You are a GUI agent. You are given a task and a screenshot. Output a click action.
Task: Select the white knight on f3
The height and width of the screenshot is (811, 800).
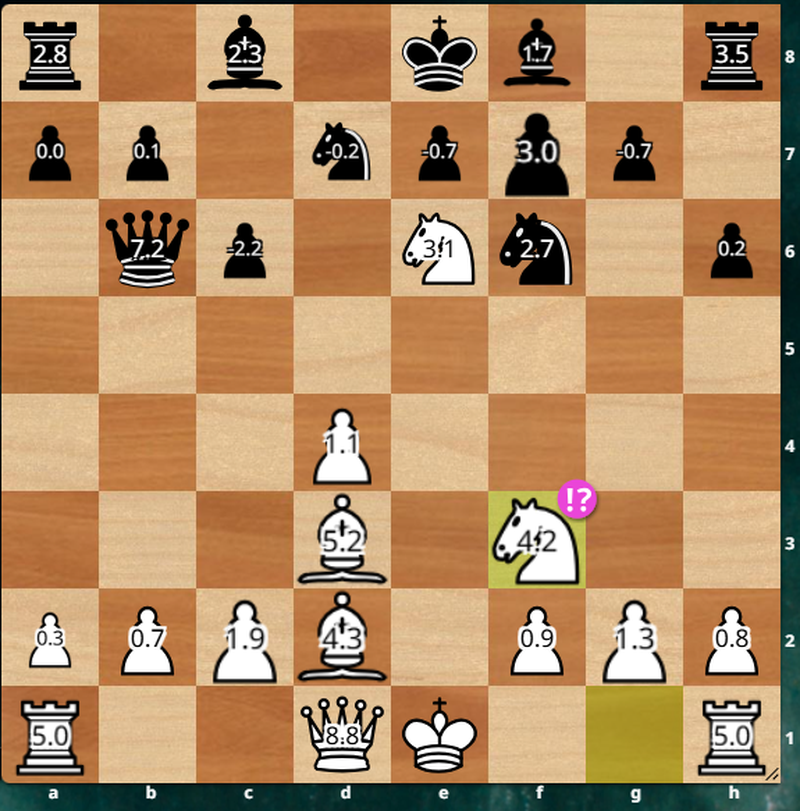pos(537,539)
